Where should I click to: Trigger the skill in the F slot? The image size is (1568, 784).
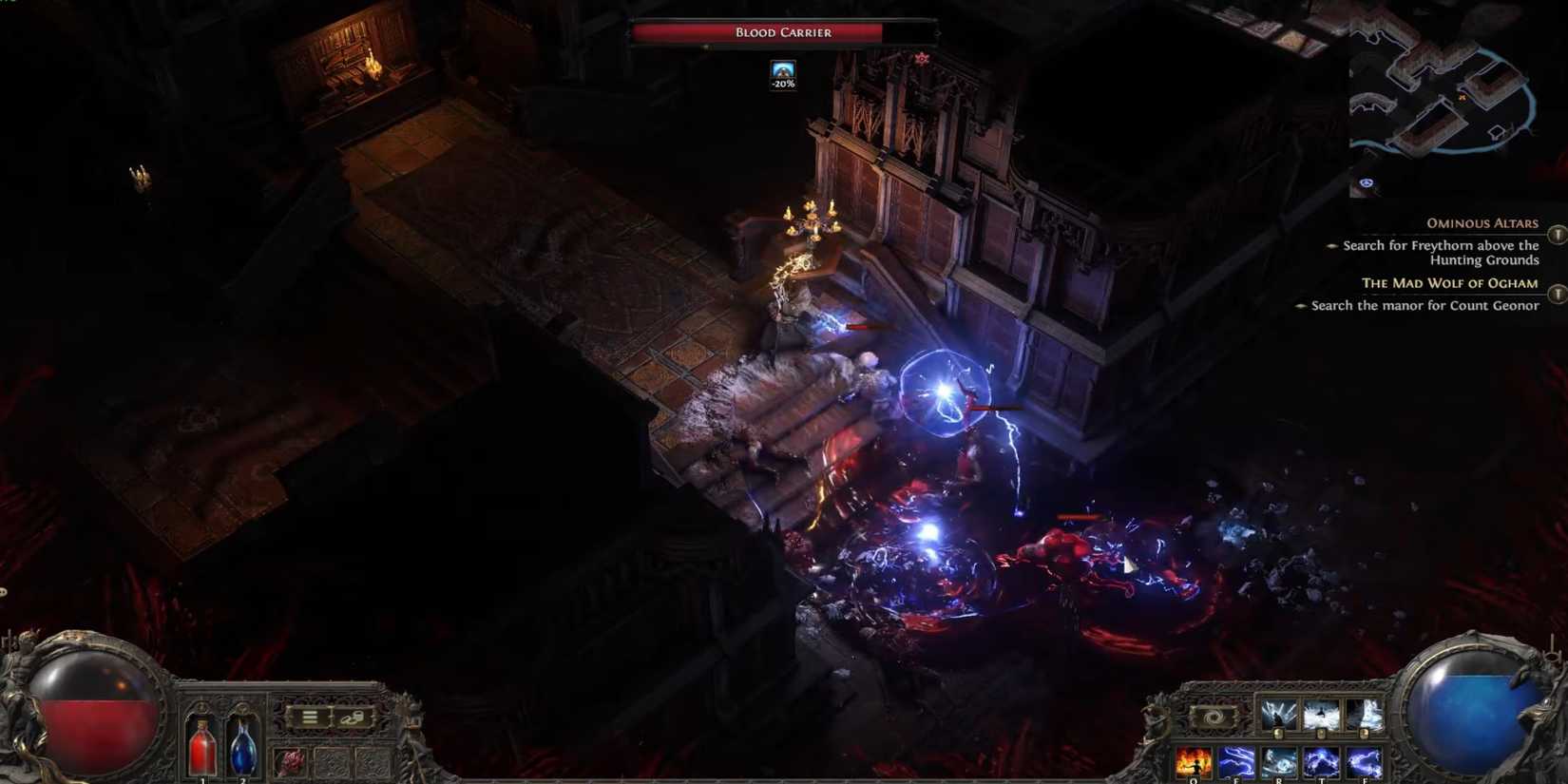coord(1365,760)
